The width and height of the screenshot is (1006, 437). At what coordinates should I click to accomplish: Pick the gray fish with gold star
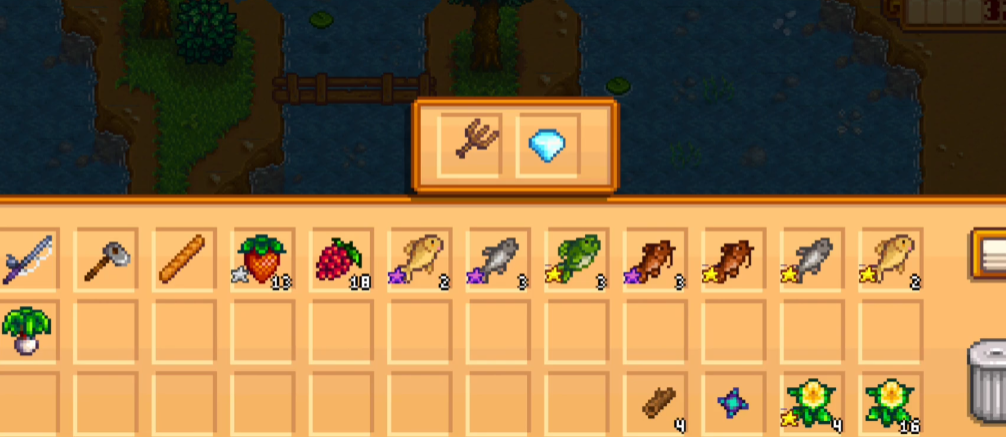810,260
